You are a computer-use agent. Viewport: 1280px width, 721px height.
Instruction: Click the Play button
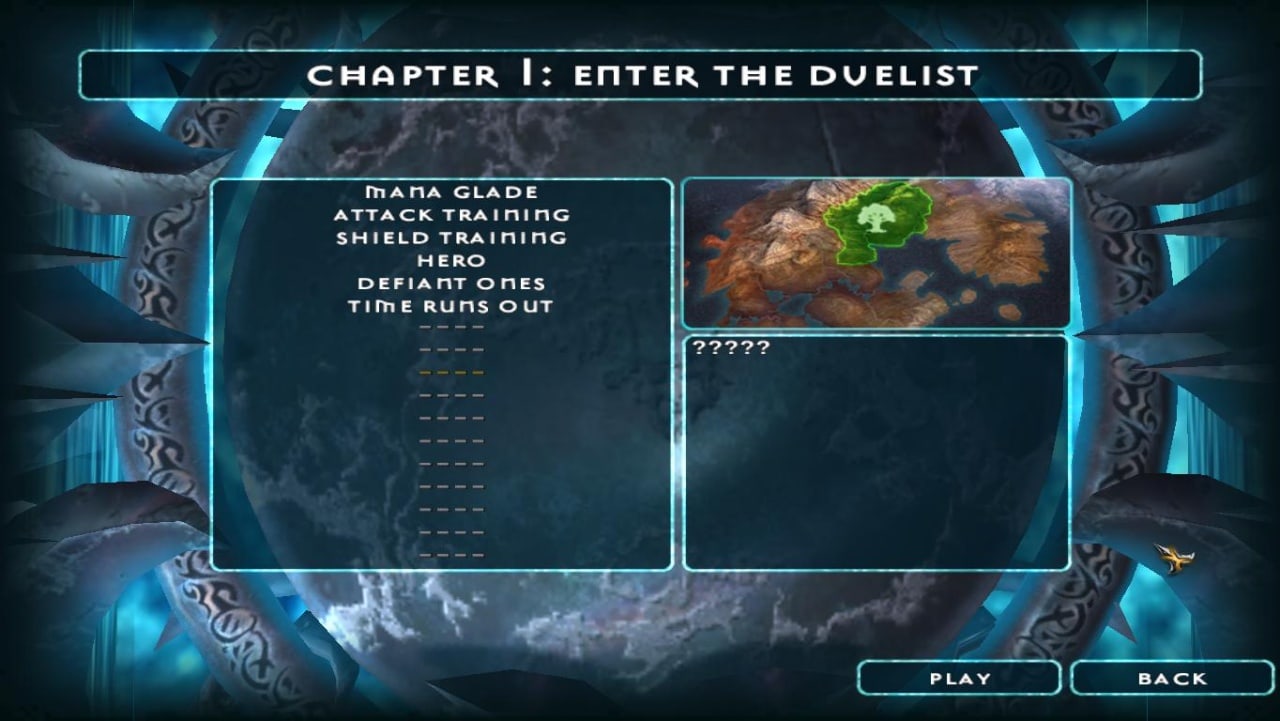pos(959,678)
